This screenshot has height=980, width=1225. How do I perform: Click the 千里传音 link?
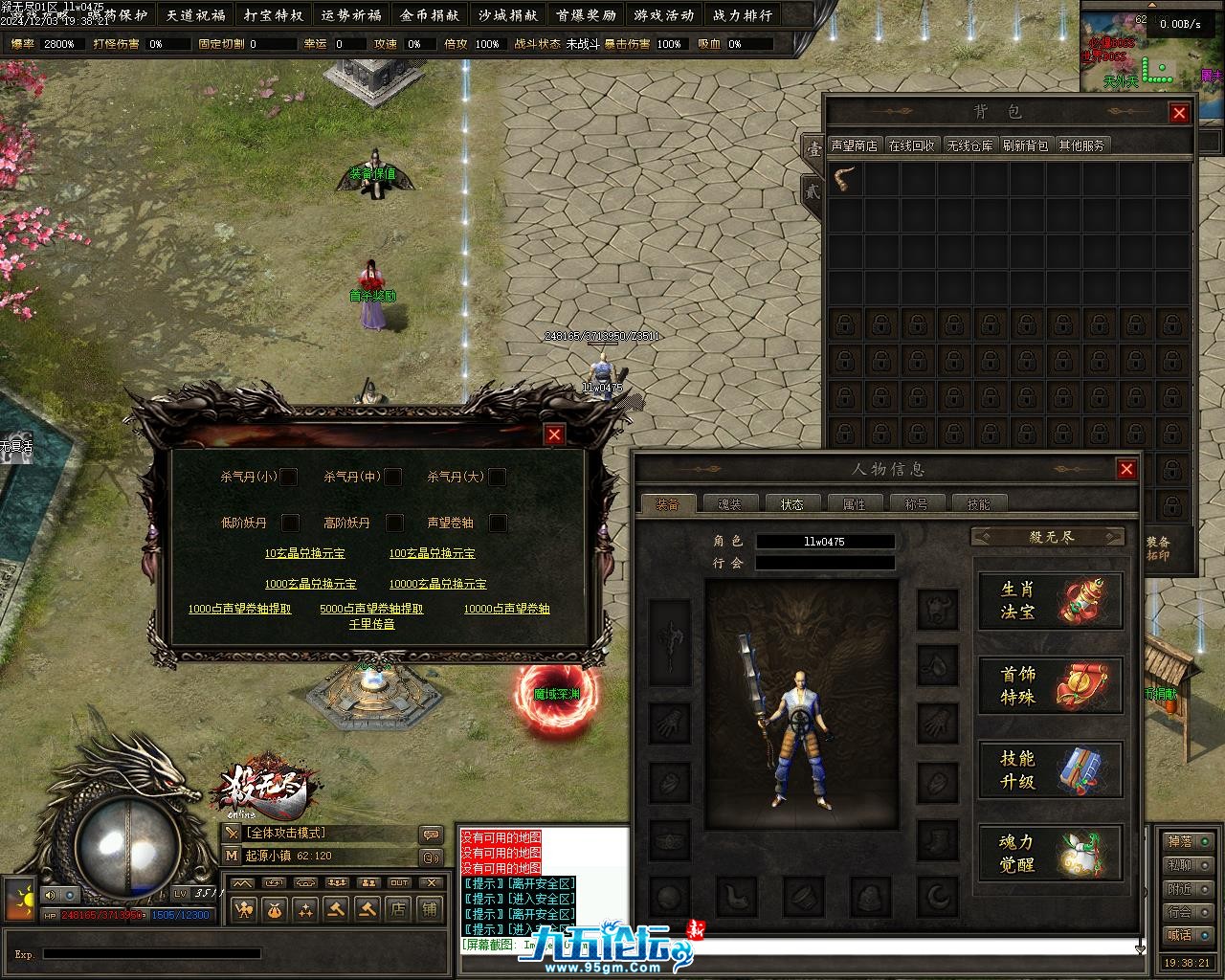tap(371, 624)
